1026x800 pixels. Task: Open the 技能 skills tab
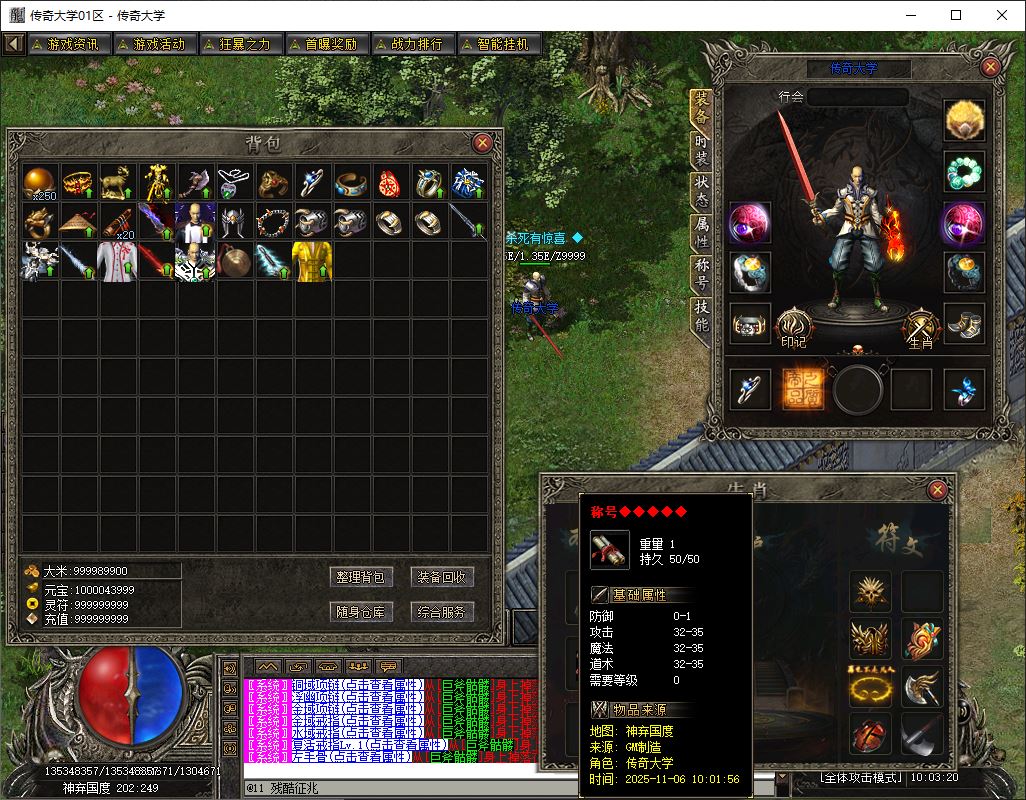point(701,317)
